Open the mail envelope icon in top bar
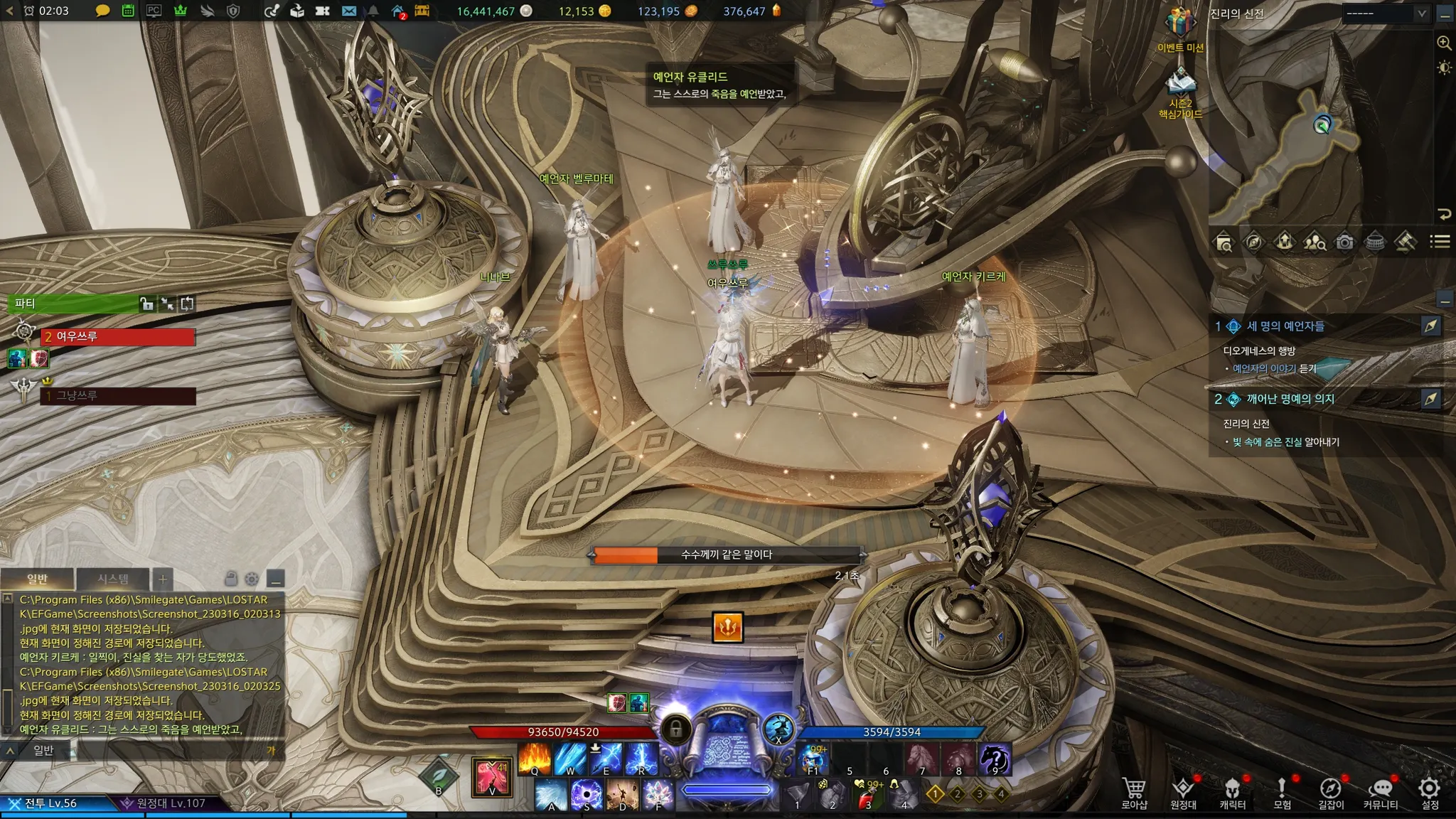Viewport: 1456px width, 819px height. click(348, 11)
